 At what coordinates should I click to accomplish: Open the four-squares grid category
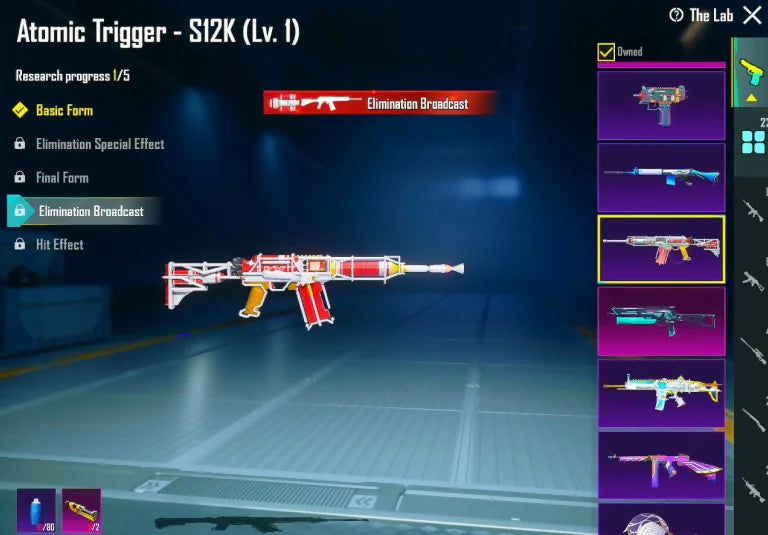pos(752,141)
